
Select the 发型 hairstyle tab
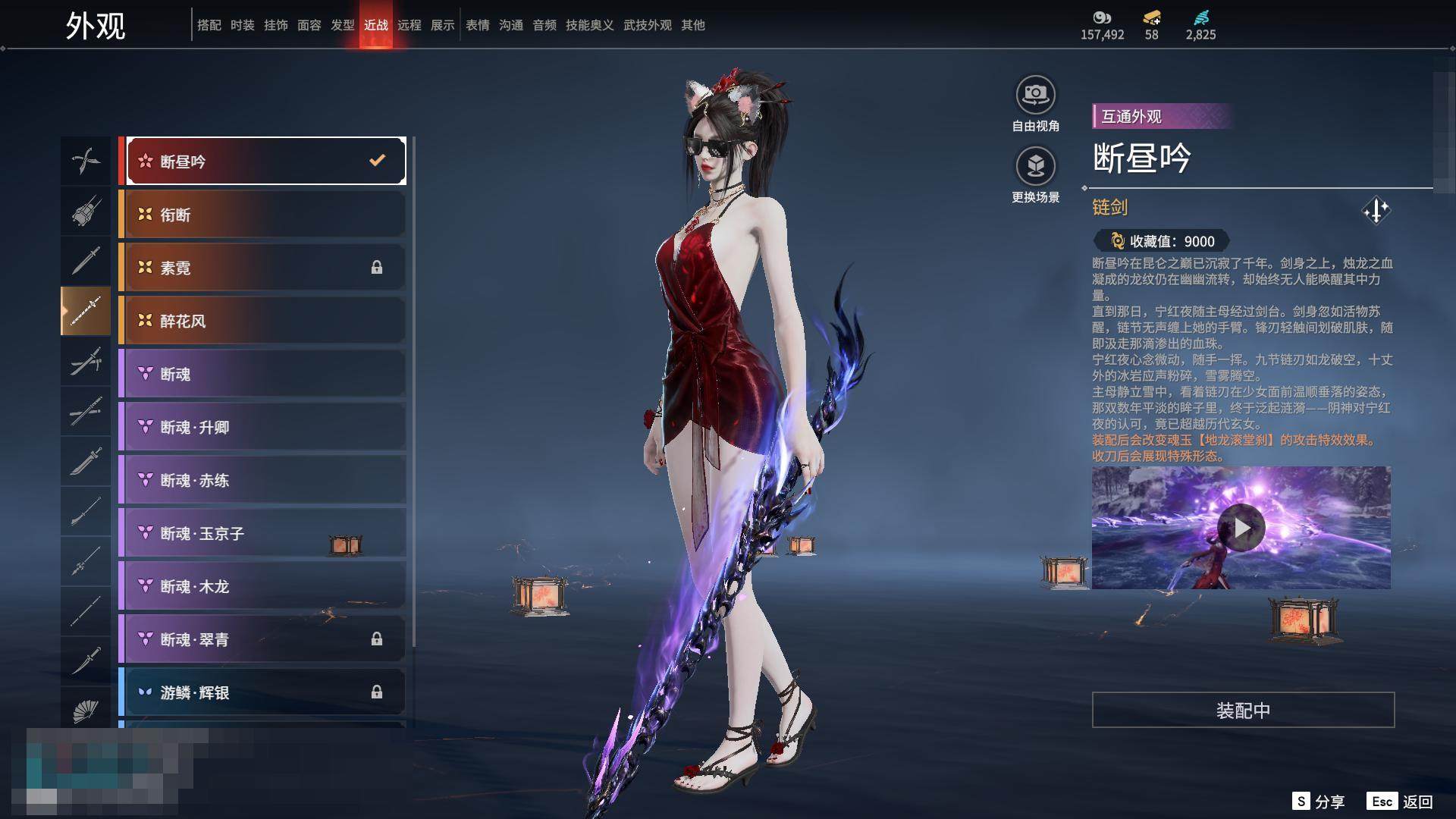(343, 25)
